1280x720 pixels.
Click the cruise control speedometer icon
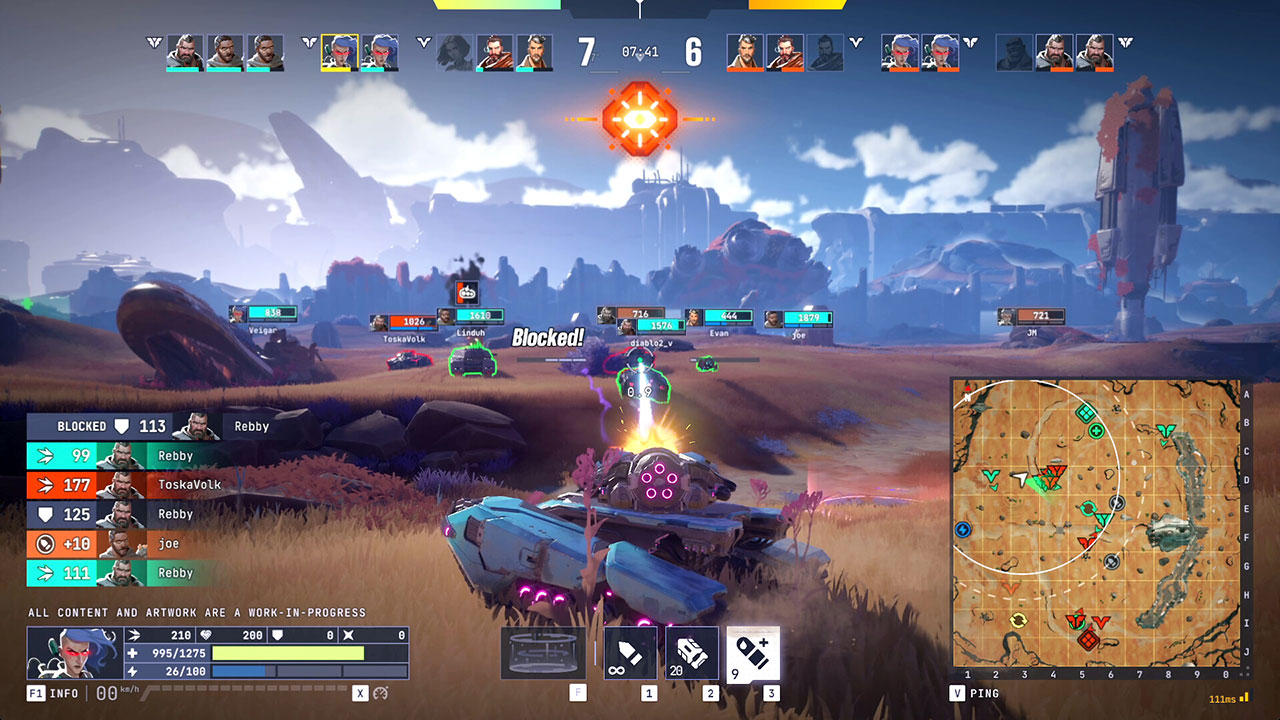point(381,693)
